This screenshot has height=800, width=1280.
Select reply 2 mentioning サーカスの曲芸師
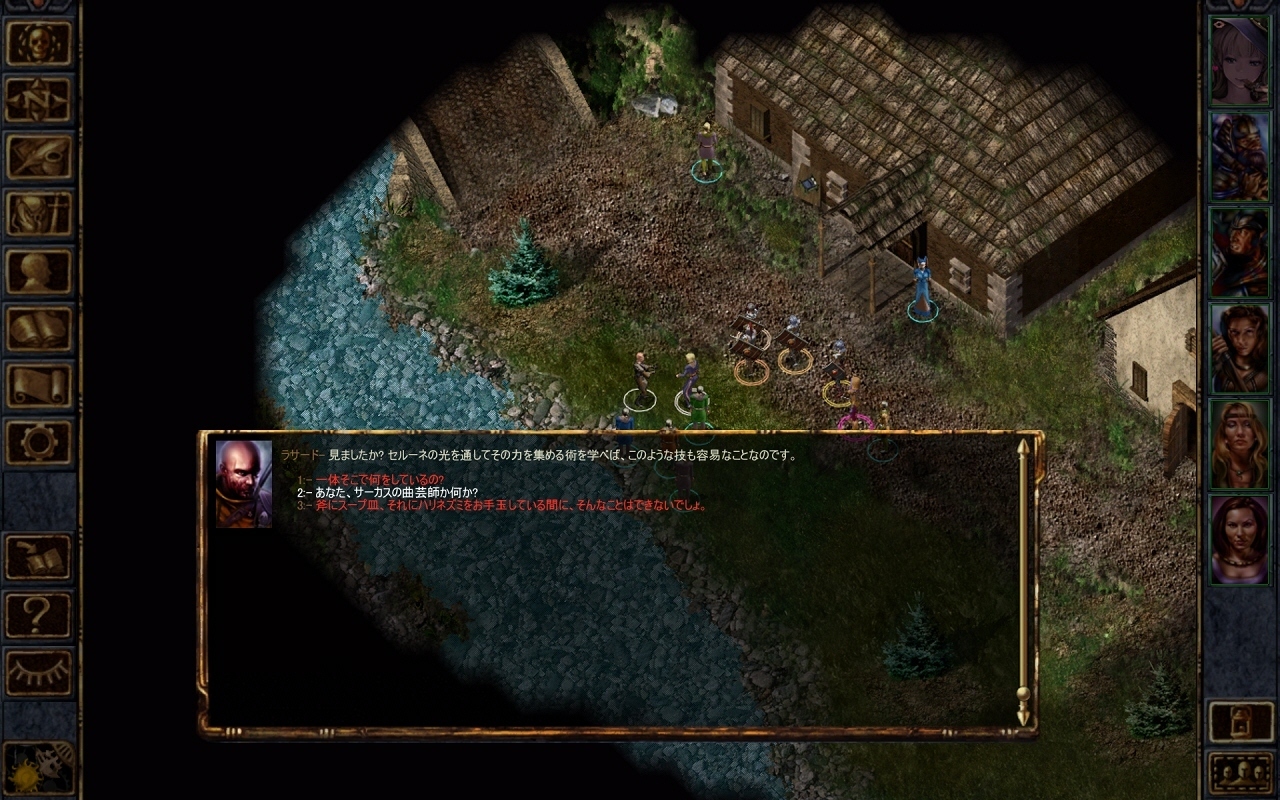(392, 493)
